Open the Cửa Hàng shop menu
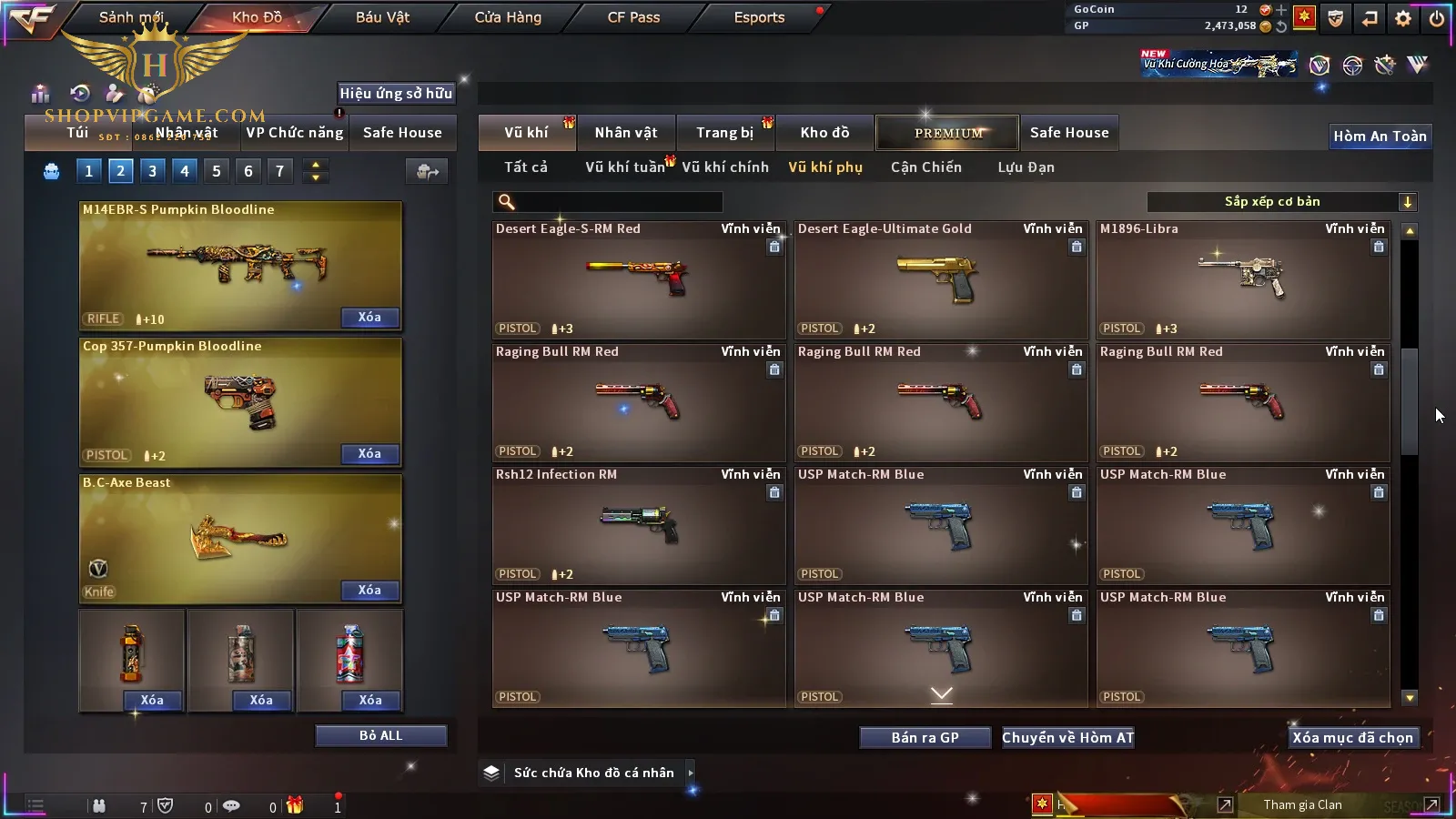 tap(508, 17)
